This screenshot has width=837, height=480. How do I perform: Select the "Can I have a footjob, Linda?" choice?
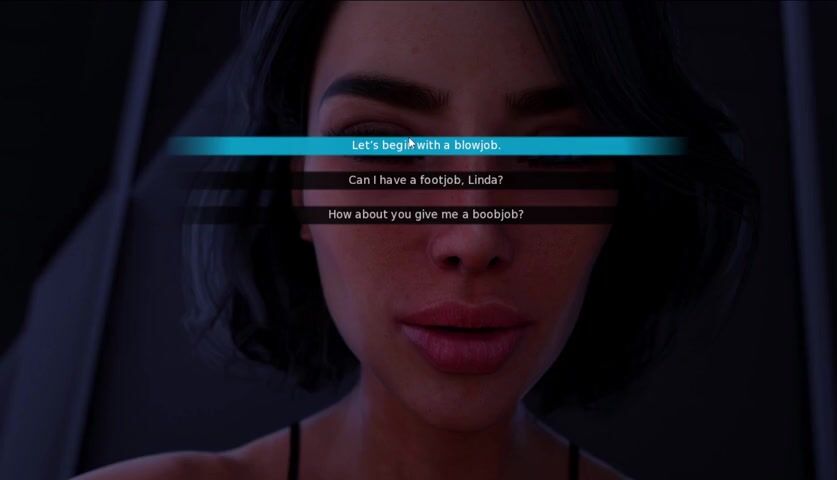pos(426,181)
